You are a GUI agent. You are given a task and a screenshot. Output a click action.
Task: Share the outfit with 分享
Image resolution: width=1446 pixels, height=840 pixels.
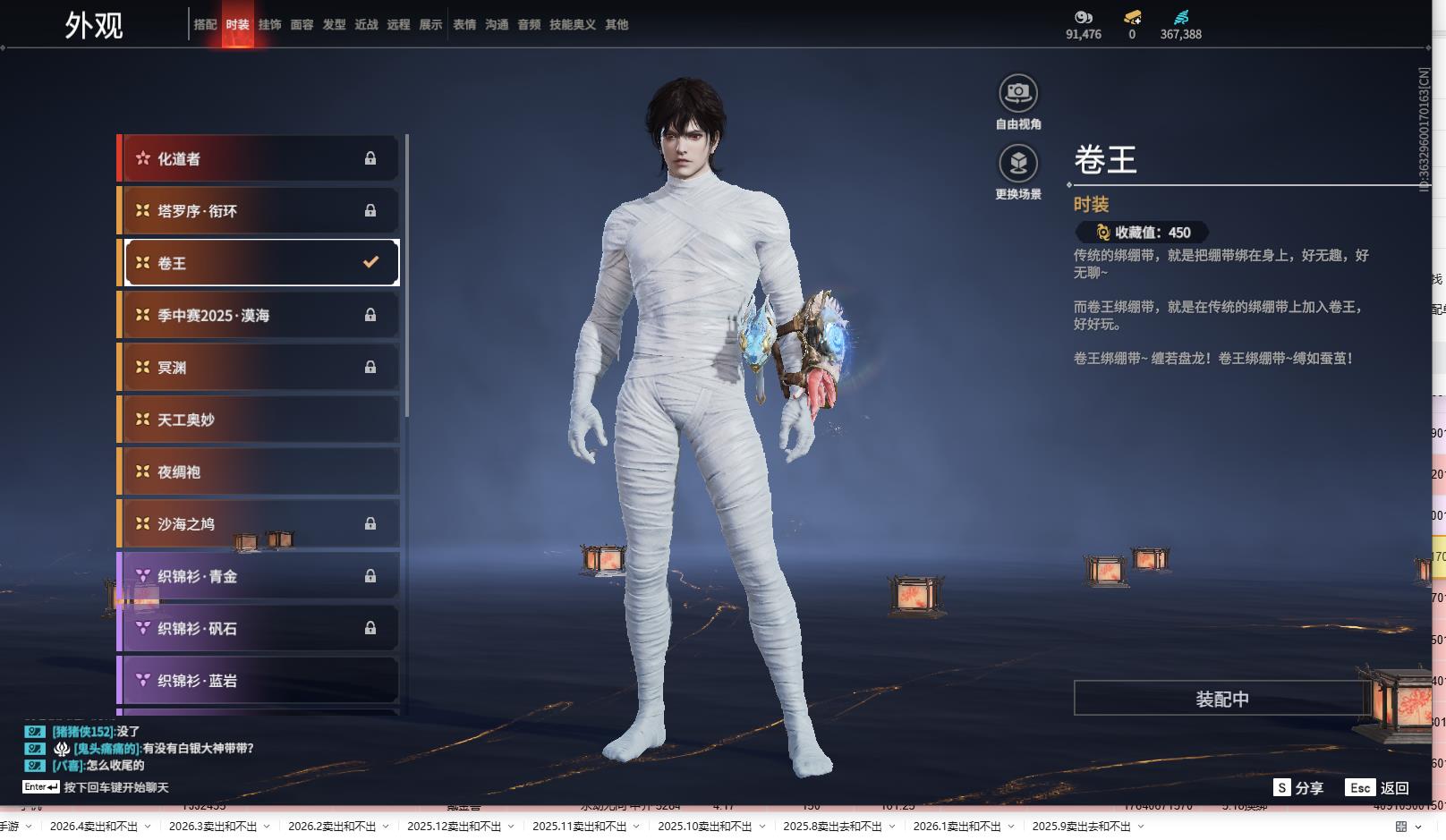(x=1298, y=788)
